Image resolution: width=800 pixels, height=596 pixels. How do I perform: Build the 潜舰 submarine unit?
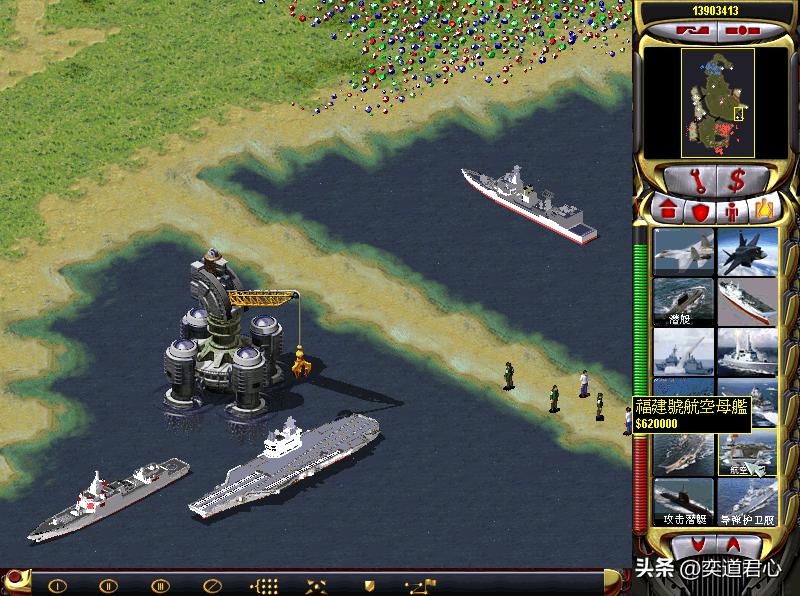(x=683, y=301)
